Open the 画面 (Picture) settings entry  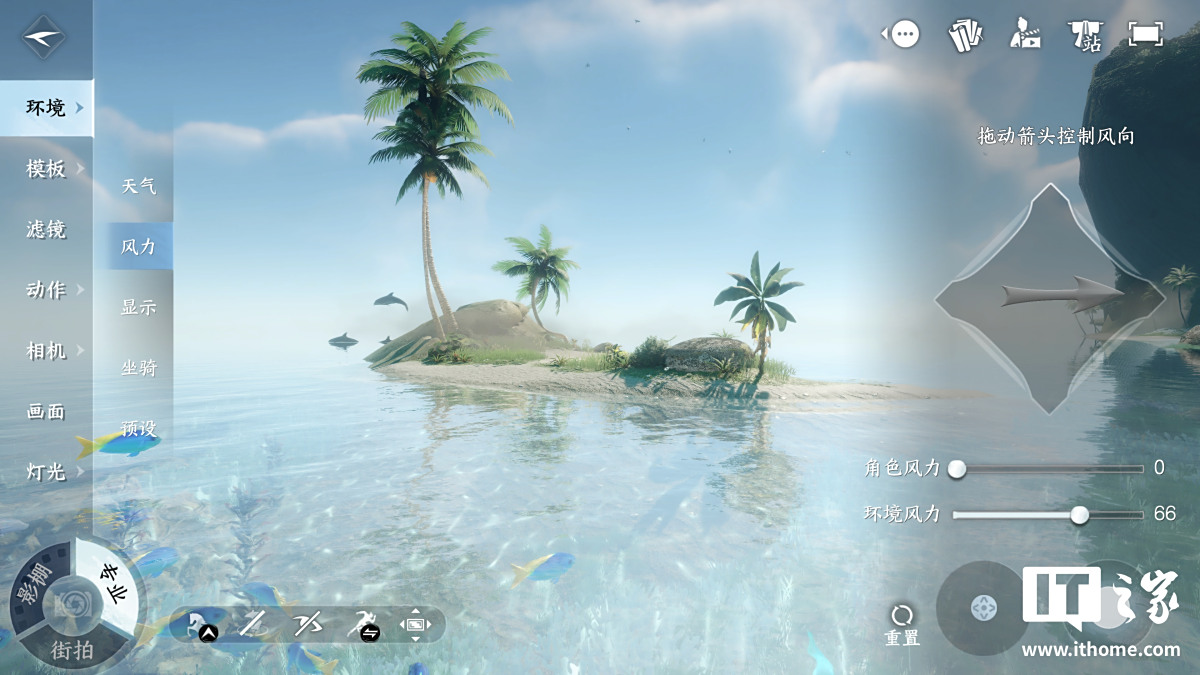pyautogui.click(x=46, y=411)
